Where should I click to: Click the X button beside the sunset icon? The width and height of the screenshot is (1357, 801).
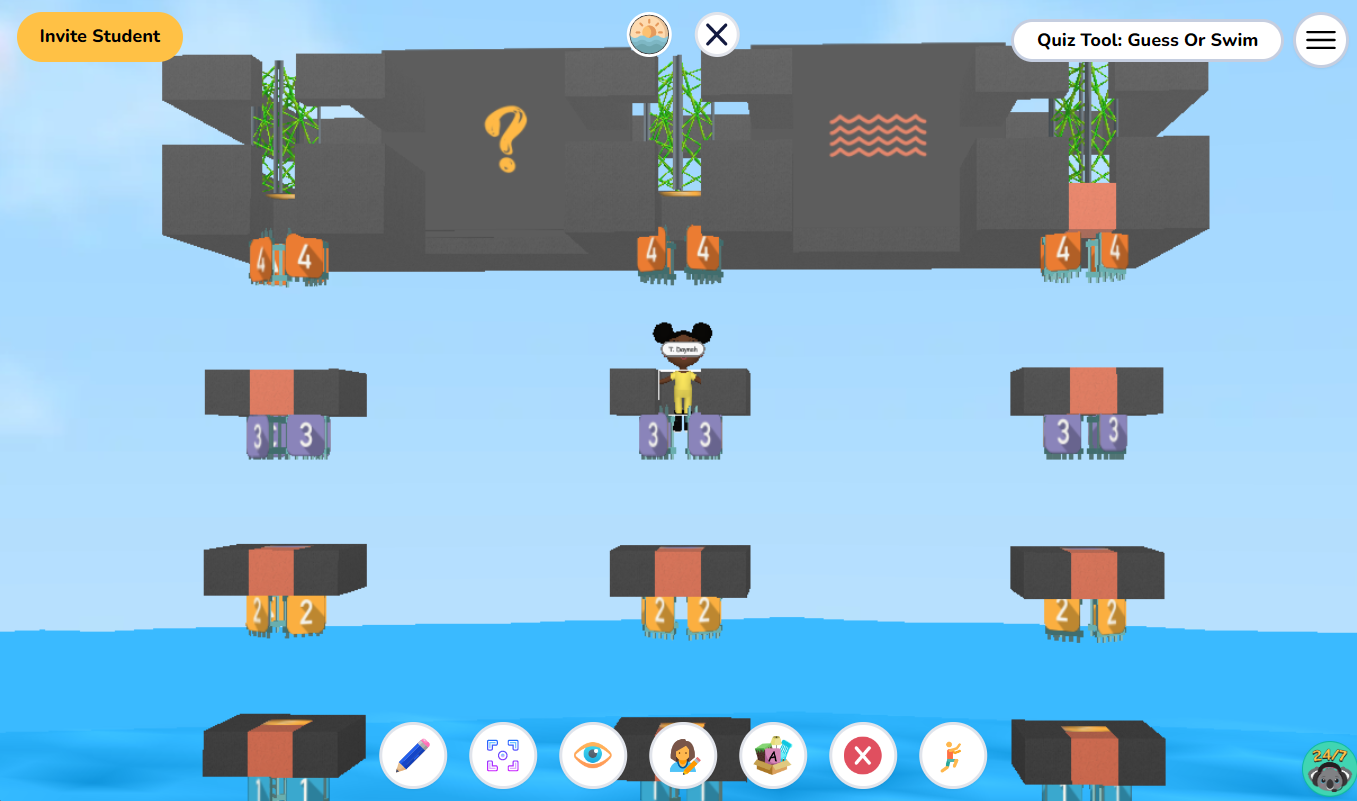click(715, 33)
